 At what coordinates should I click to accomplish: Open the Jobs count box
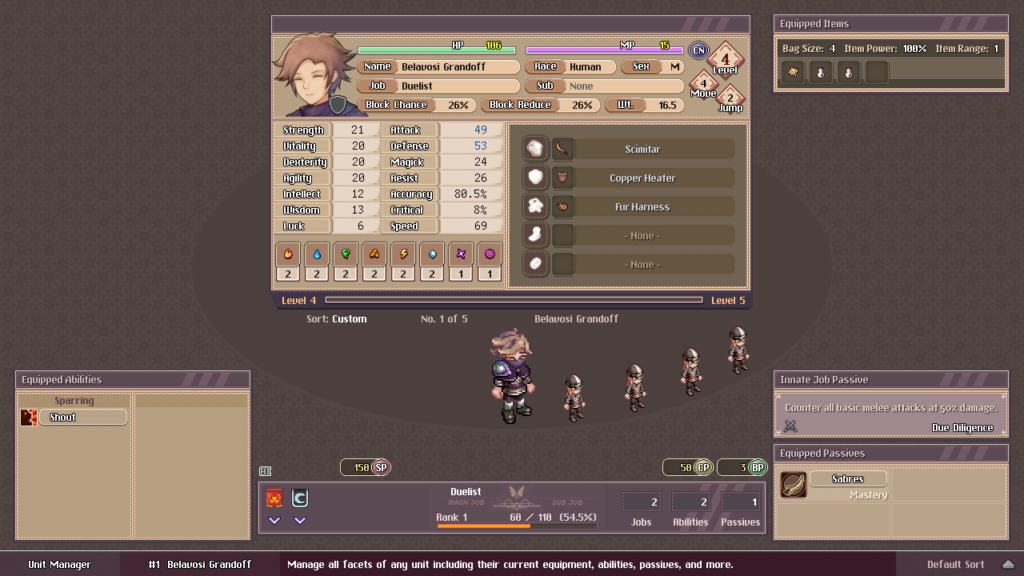(x=641, y=502)
